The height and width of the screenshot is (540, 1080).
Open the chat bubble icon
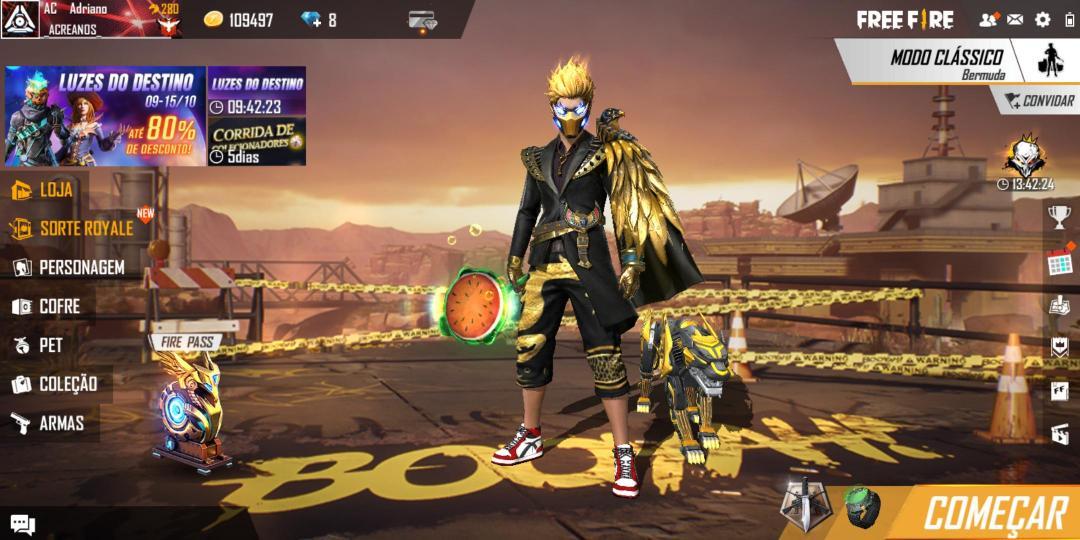(x=22, y=525)
